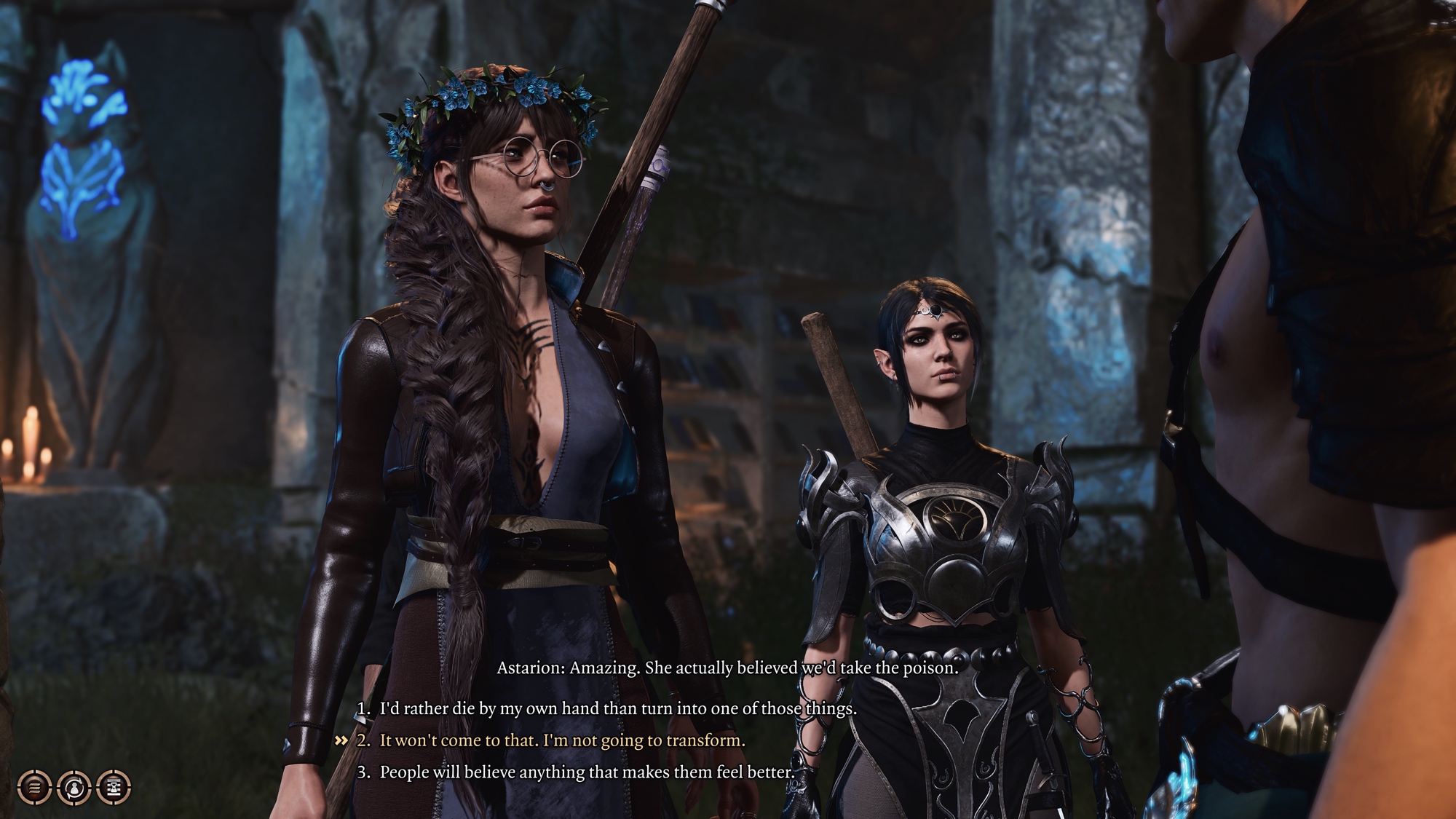
Task: Click the swap character icon with circling arrows
Action: coord(74,786)
